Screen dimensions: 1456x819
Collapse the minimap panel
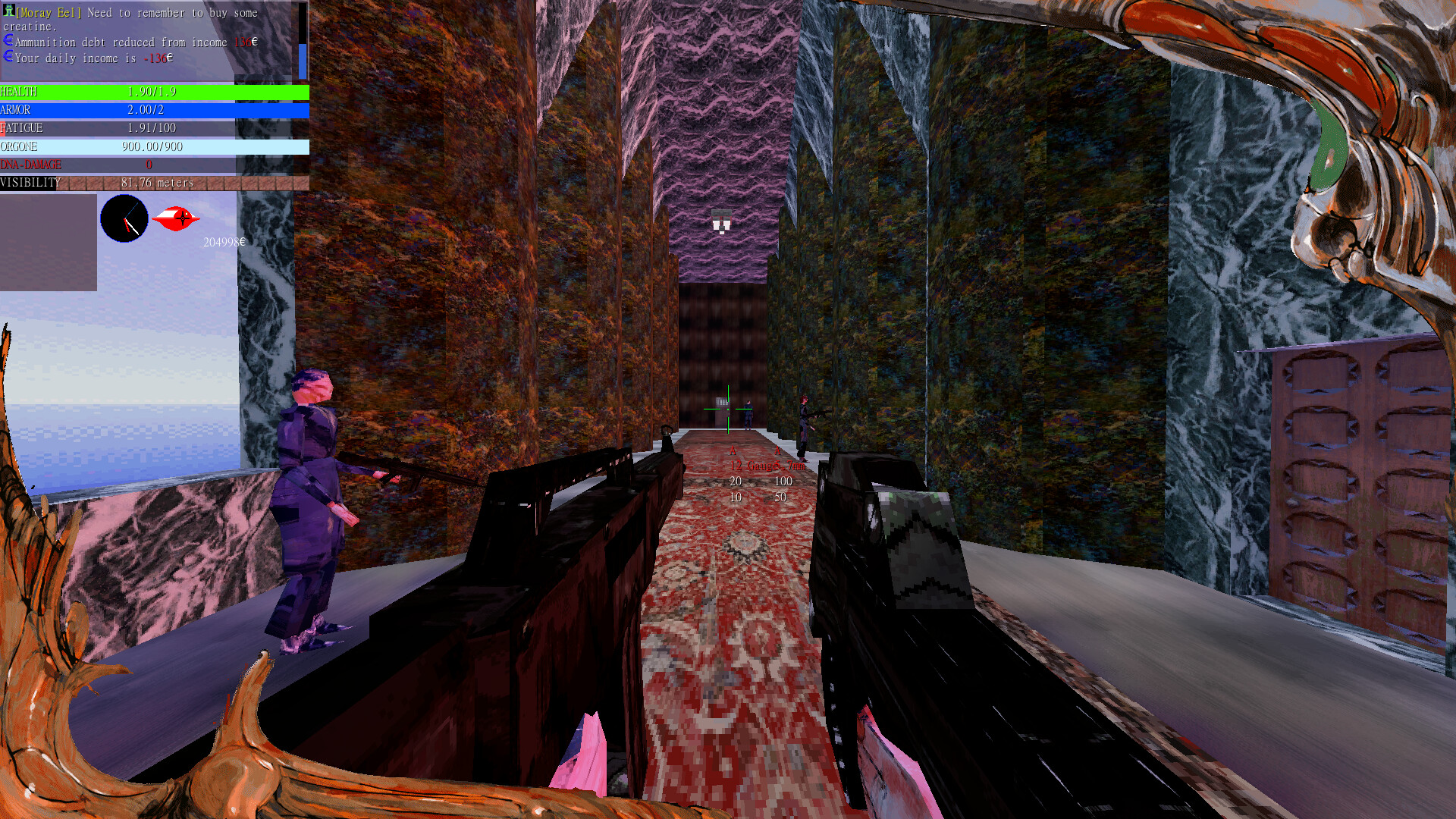click(x=49, y=243)
